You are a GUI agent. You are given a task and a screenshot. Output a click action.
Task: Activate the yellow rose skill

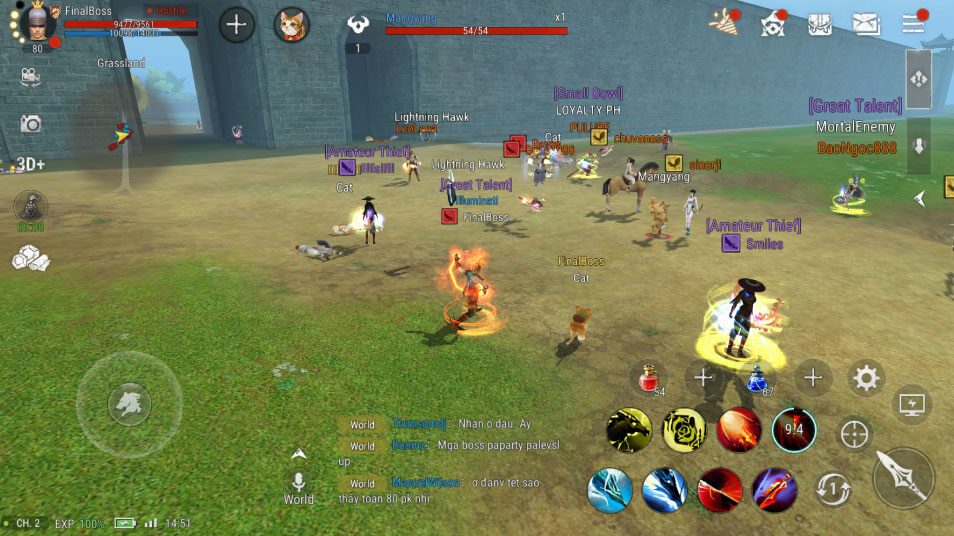pos(684,430)
